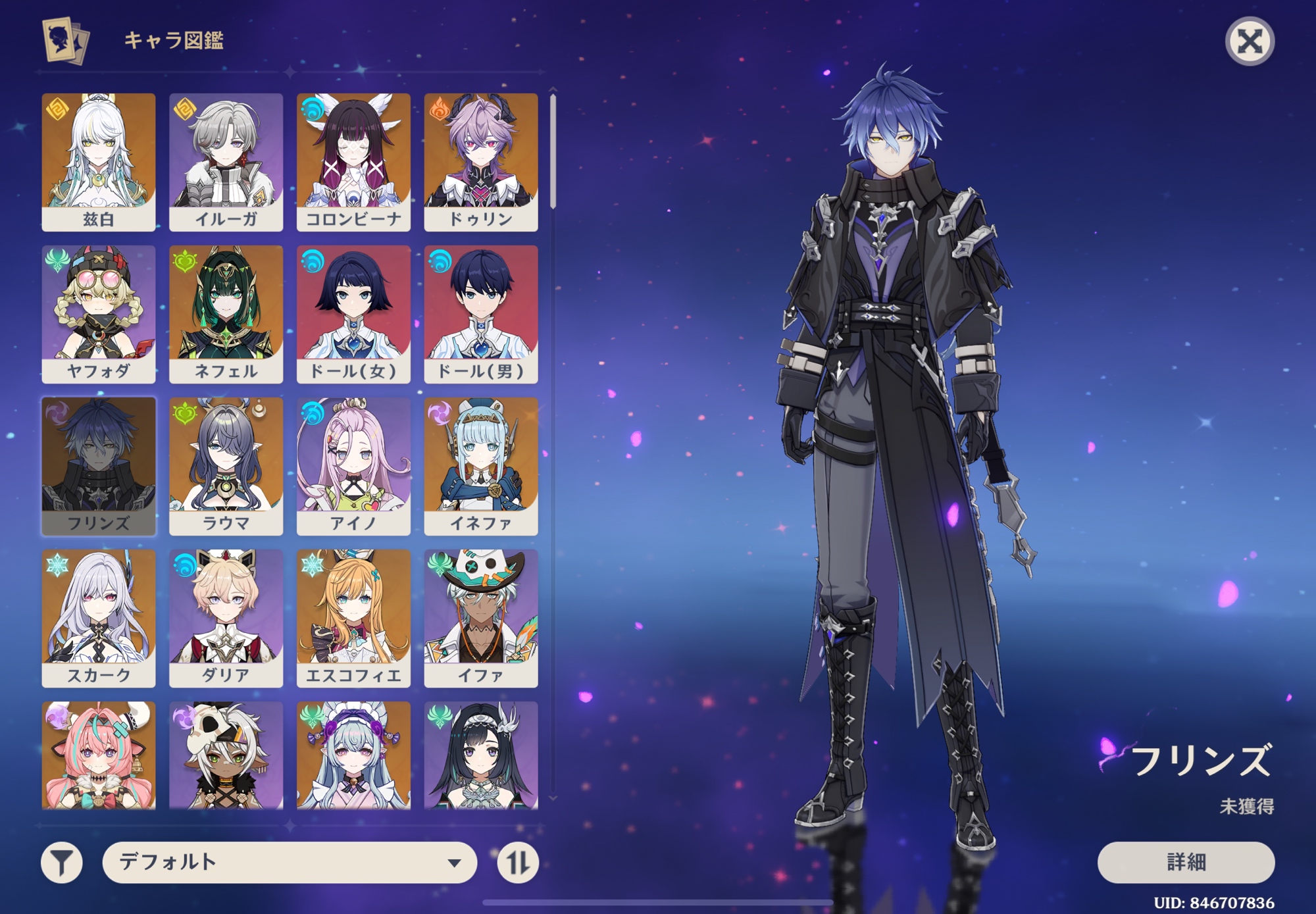The height and width of the screenshot is (914, 1316).
Task: Pick the ドゥリン character card
Action: coord(481,161)
